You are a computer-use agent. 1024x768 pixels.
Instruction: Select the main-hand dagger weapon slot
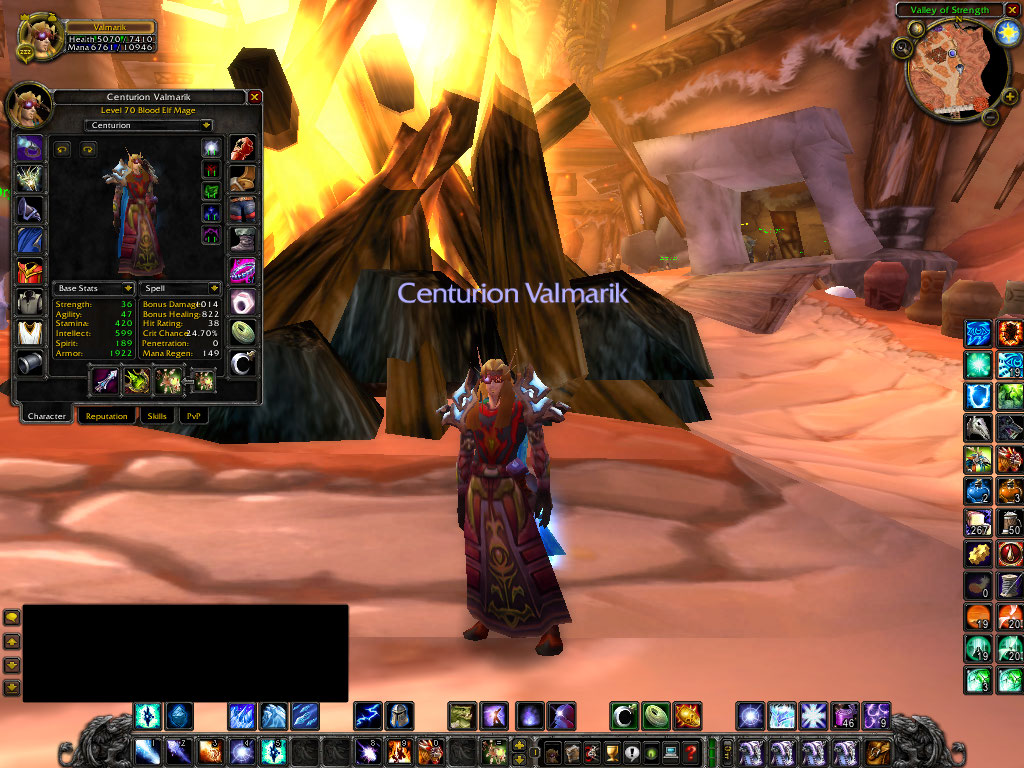tap(106, 380)
